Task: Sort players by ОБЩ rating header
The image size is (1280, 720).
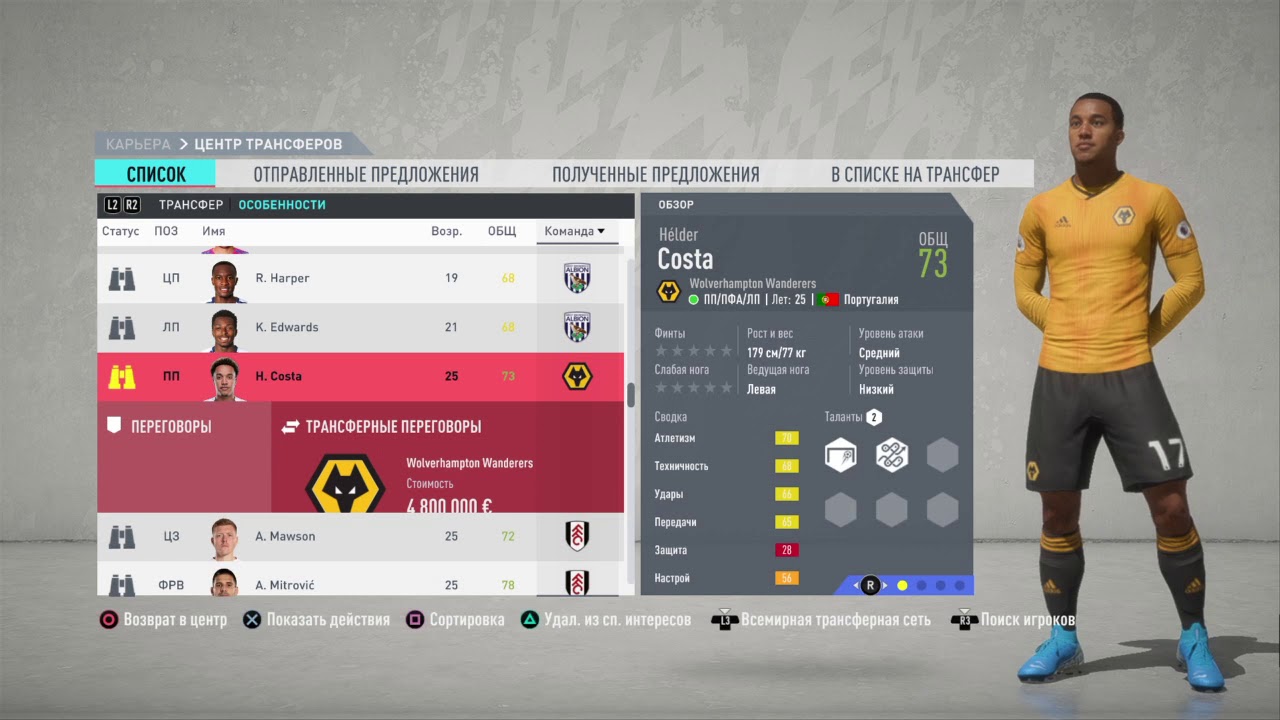Action: pyautogui.click(x=502, y=231)
